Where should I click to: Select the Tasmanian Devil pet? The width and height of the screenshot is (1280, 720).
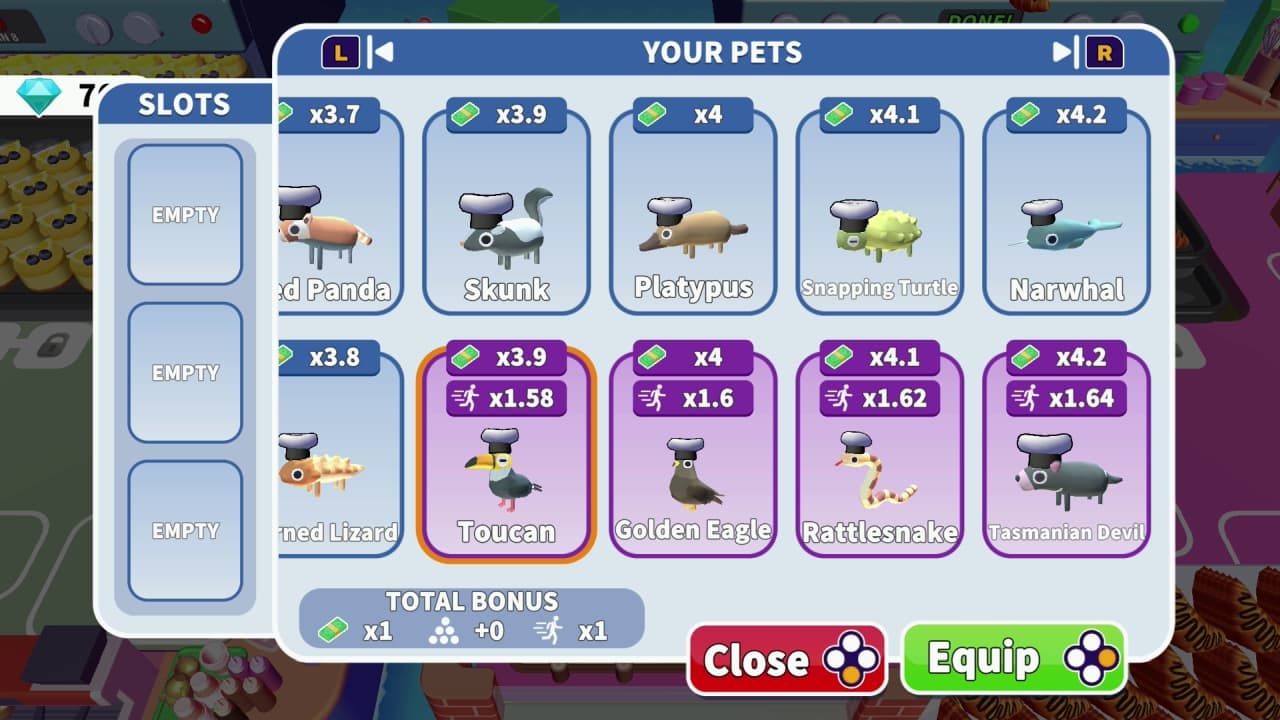[x=1066, y=460]
